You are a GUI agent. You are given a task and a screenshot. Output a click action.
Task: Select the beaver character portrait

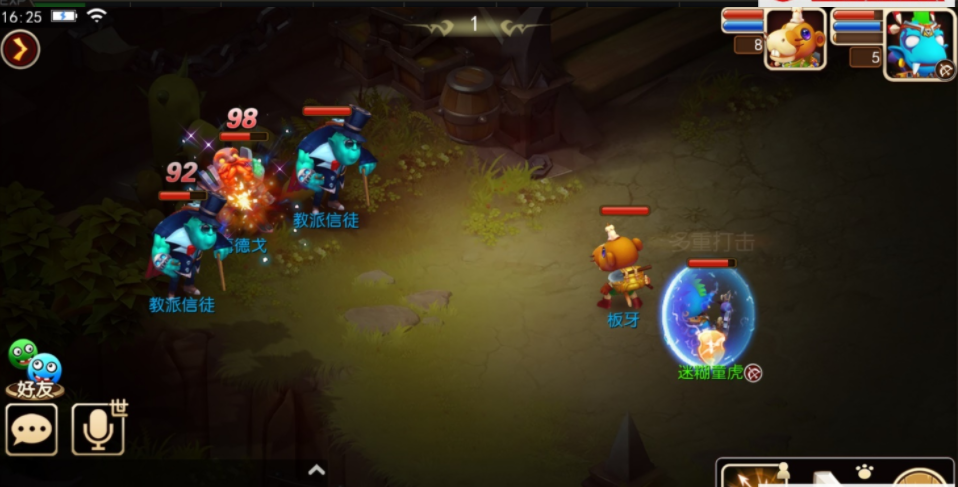pos(795,40)
